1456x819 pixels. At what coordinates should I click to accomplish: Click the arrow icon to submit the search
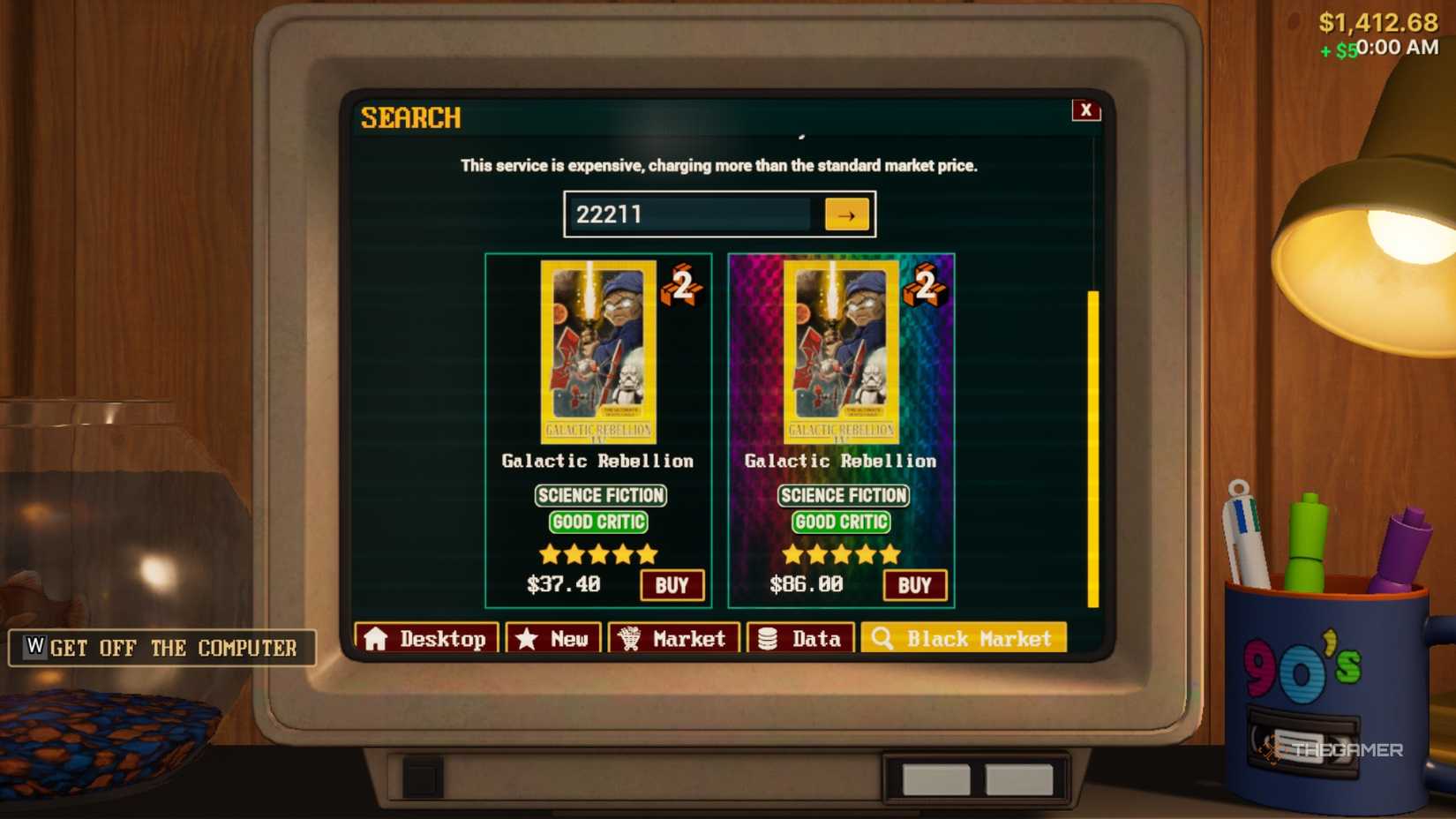click(x=845, y=214)
